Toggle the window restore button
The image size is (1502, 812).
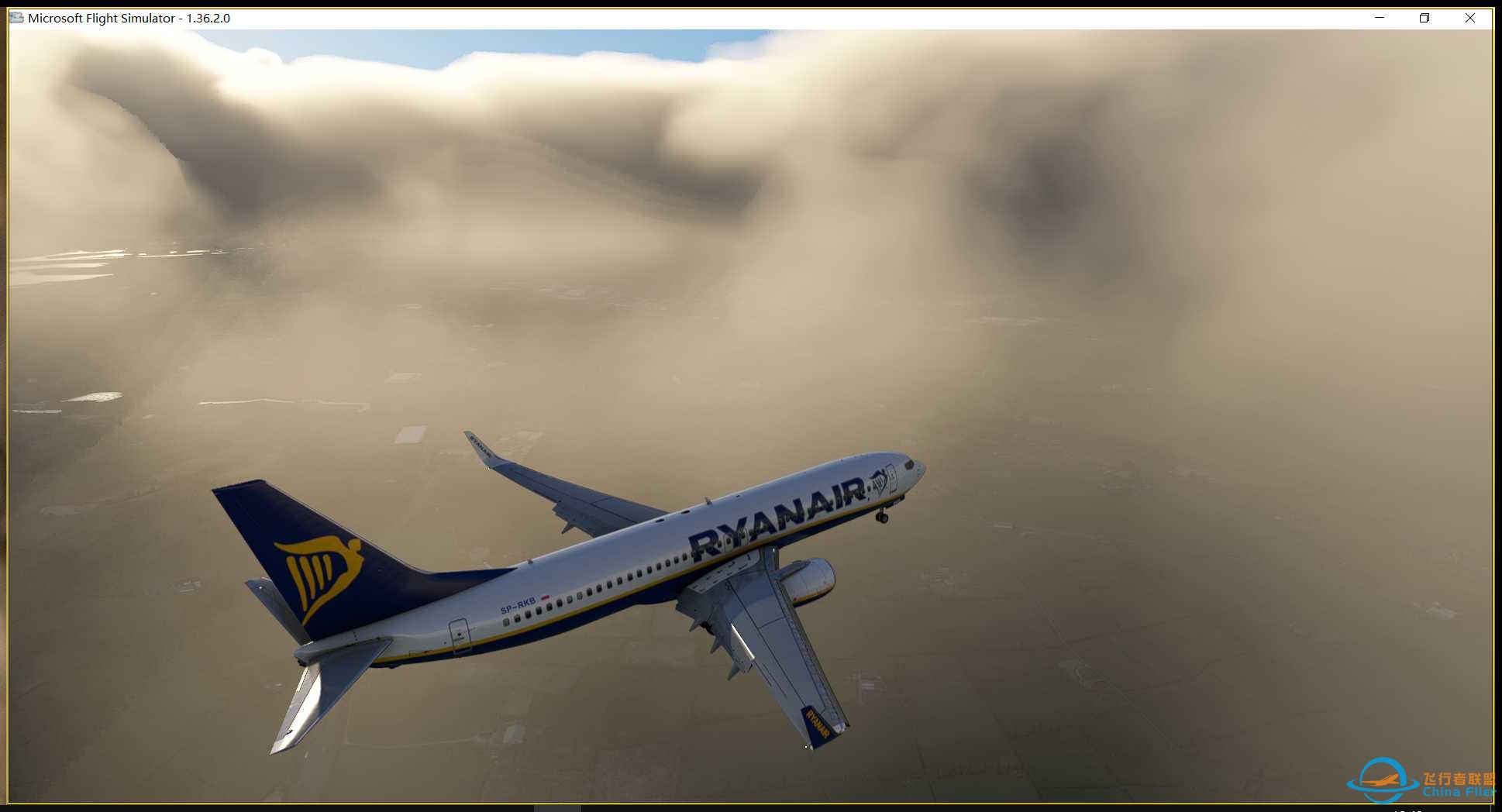click(x=1424, y=17)
